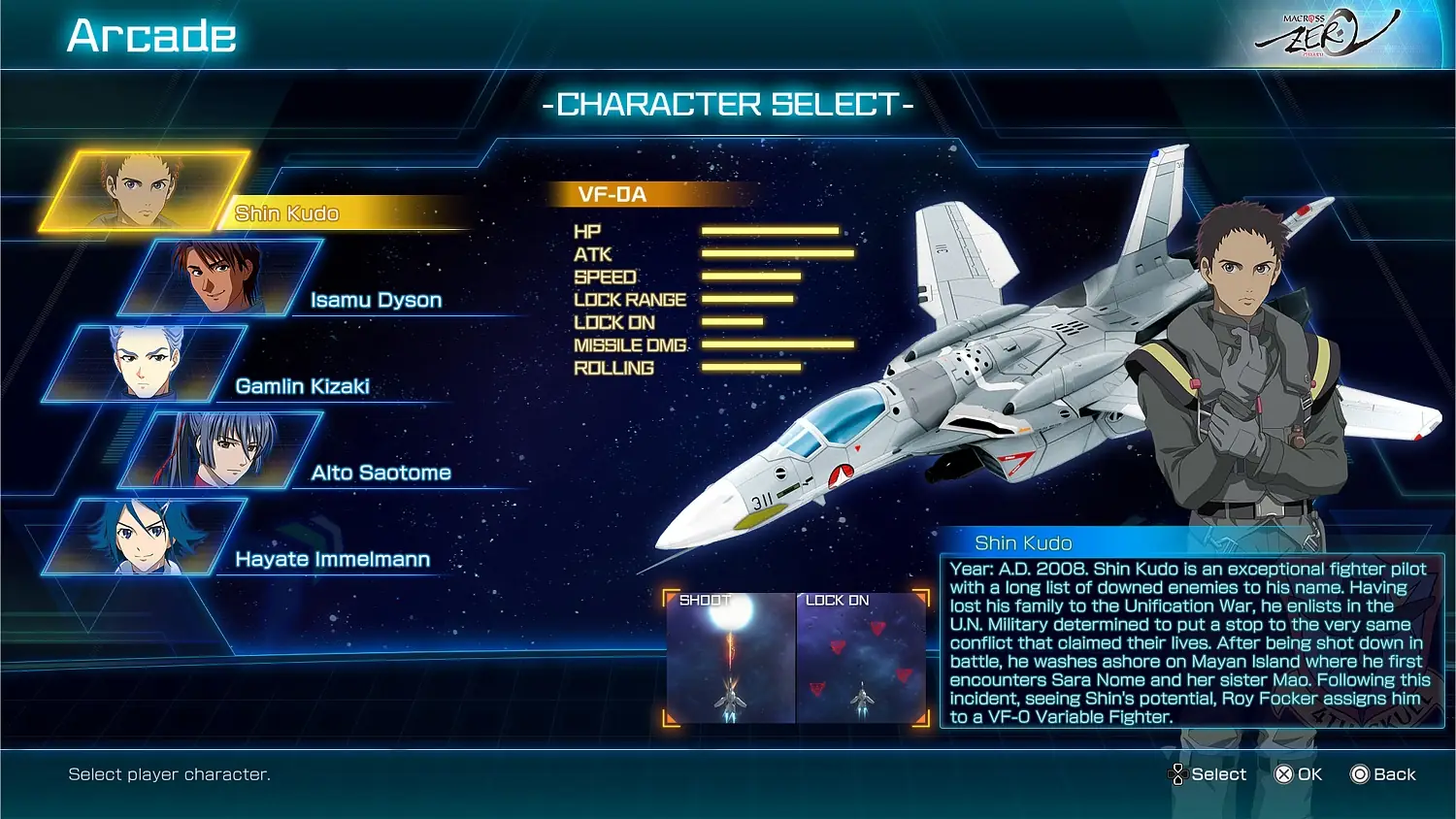Screen dimensions: 1456x819
Task: Switch between the SHOOT and LOCK ON views
Action: [x=794, y=658]
